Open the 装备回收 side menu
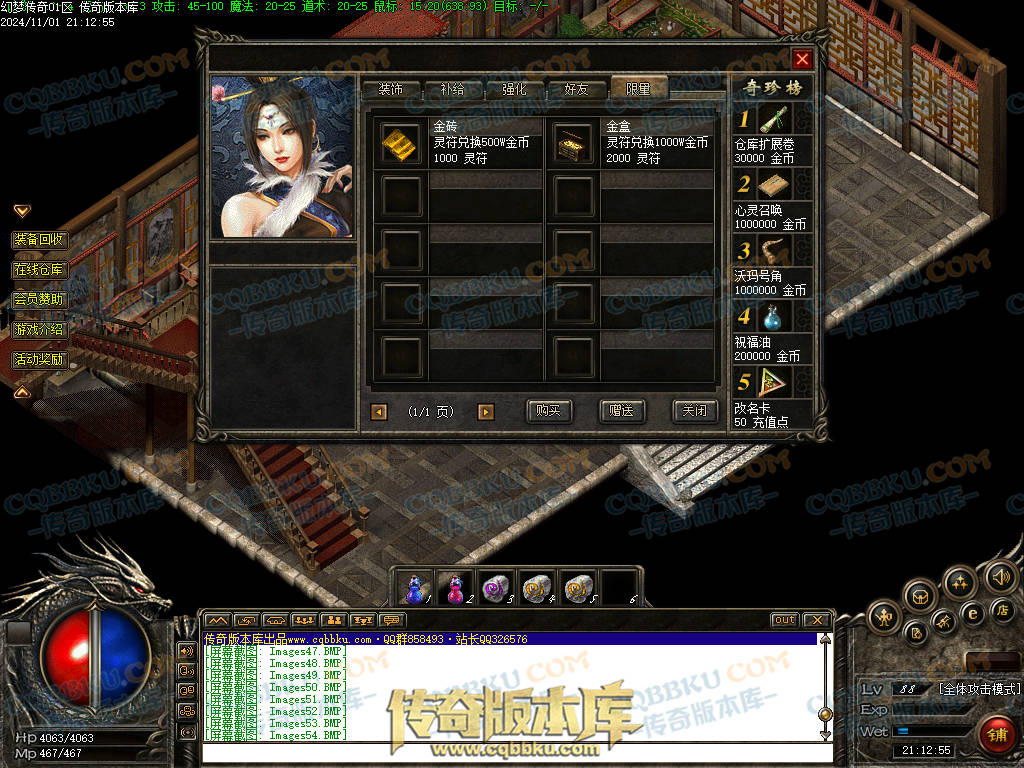 pyautogui.click(x=40, y=240)
